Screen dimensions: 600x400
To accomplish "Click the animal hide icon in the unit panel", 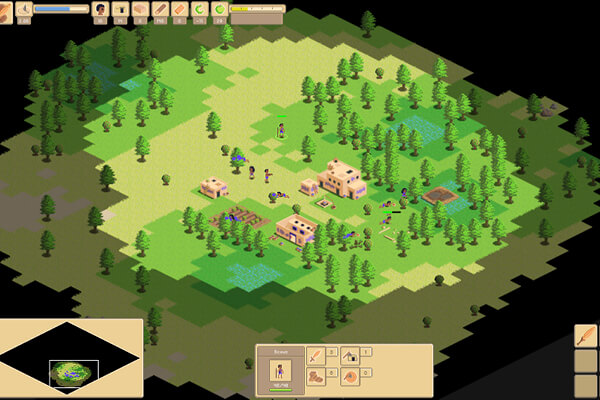I will [315, 377].
